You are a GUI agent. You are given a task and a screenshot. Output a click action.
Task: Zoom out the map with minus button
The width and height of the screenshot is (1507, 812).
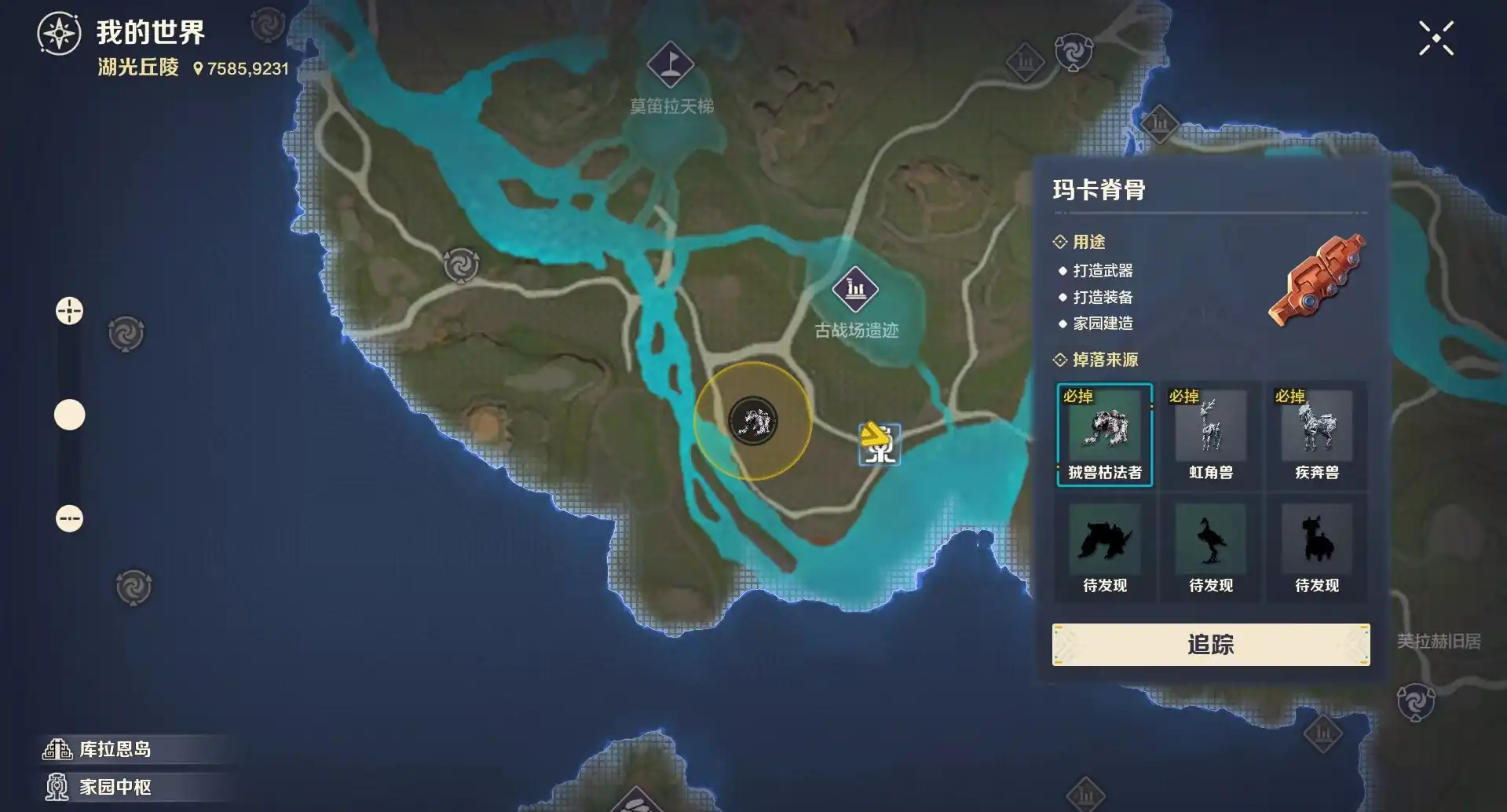pos(69,518)
